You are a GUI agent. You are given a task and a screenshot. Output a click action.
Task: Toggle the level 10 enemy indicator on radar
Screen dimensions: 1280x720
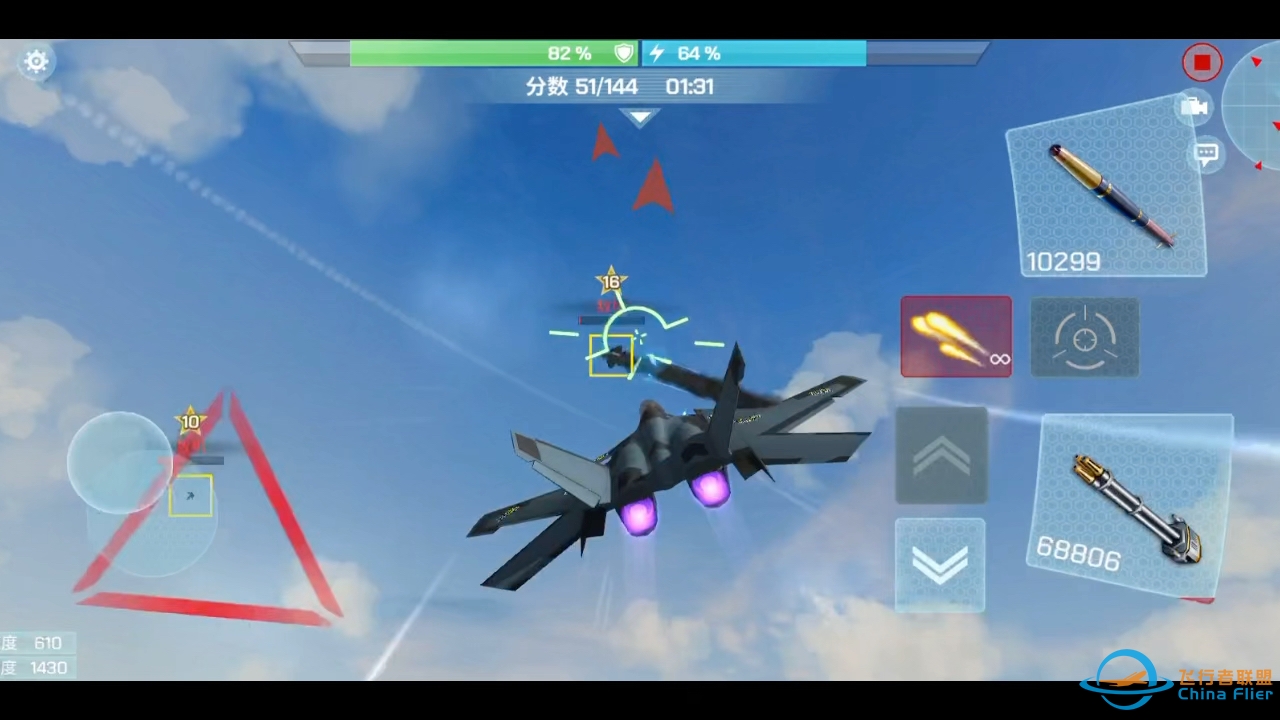[x=190, y=422]
